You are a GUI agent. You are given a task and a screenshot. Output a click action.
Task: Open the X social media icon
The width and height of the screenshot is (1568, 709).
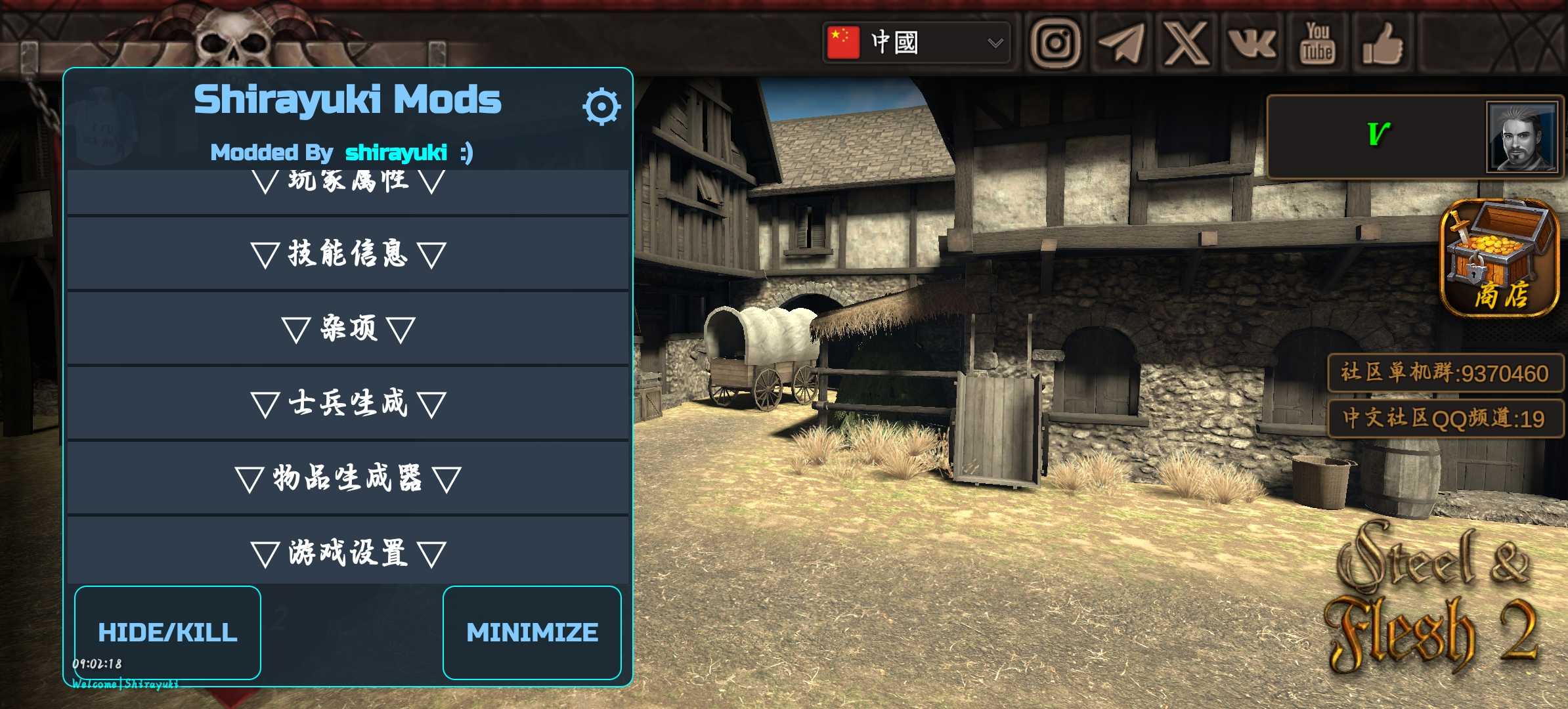[x=1187, y=43]
